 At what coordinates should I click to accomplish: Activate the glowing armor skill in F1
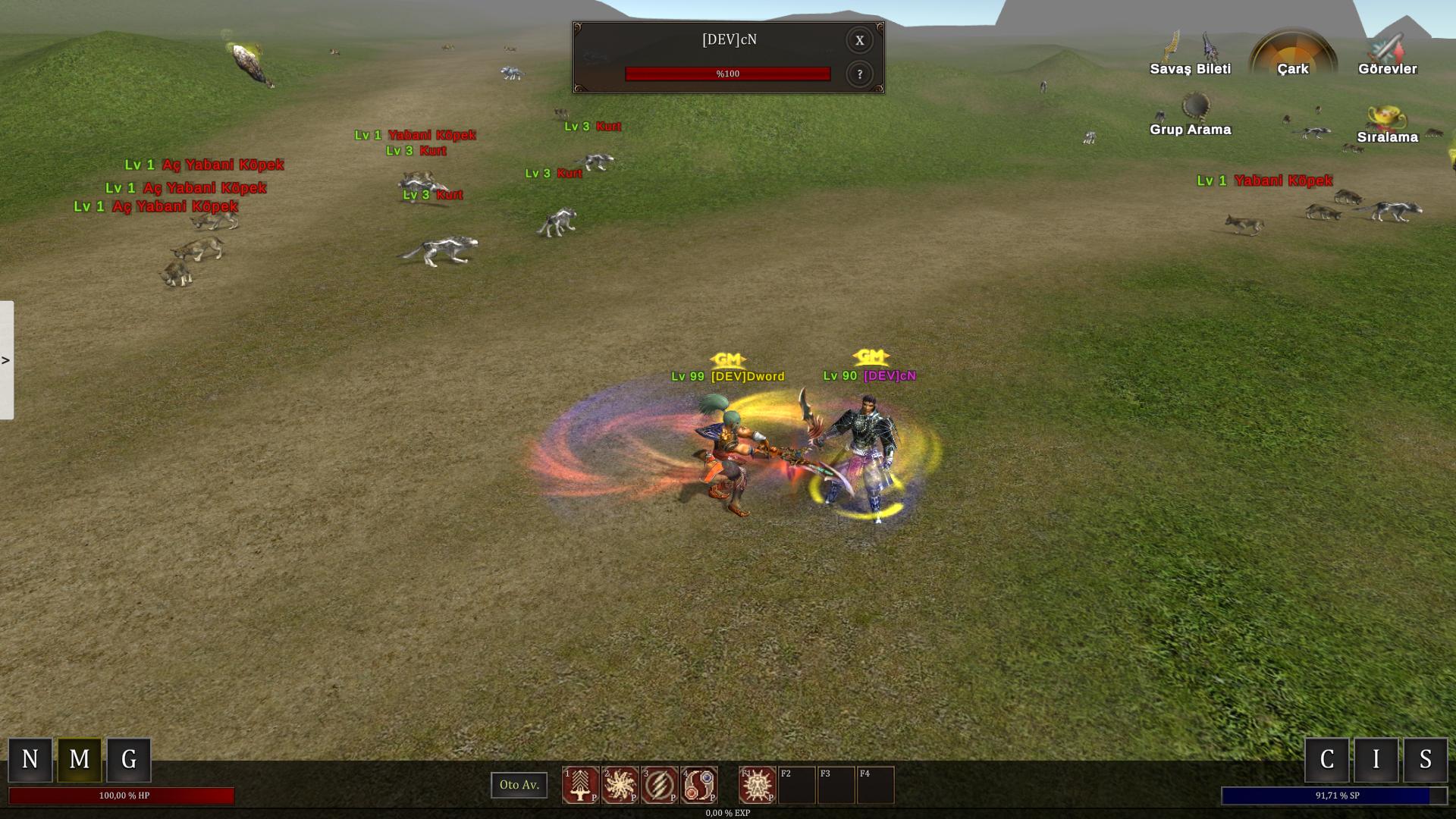758,785
